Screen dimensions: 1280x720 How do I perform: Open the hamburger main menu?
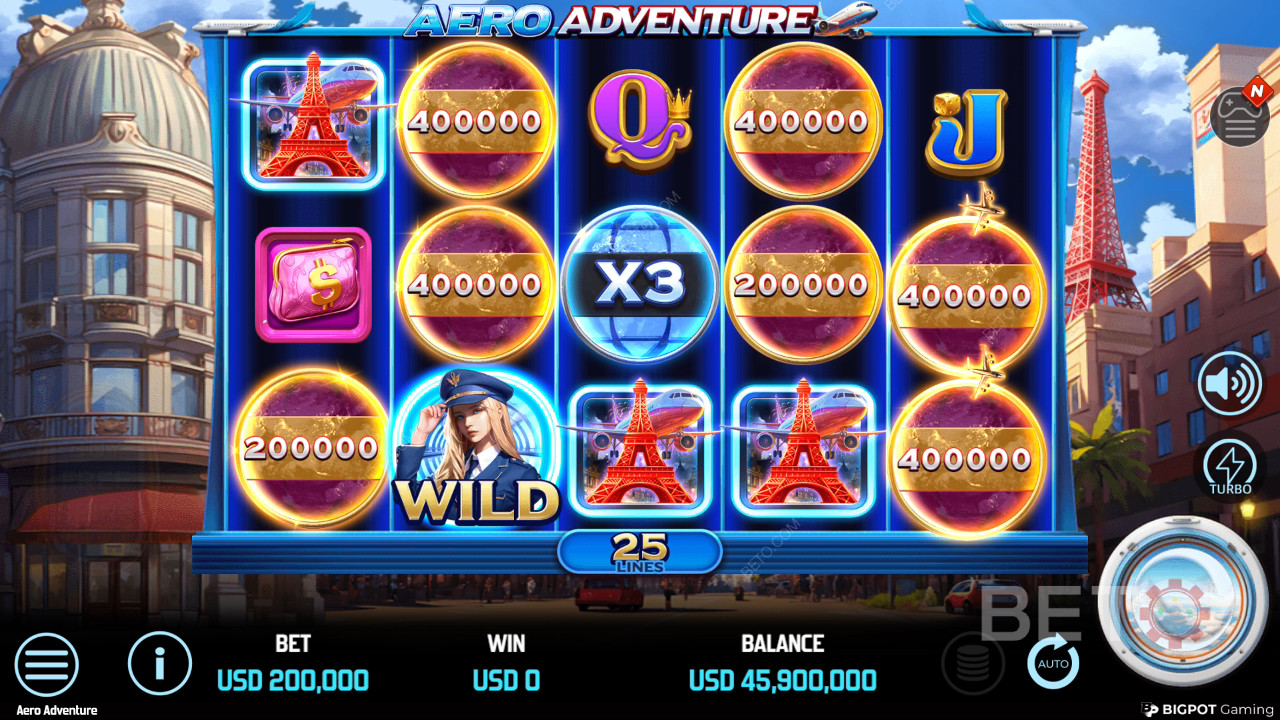(46, 665)
